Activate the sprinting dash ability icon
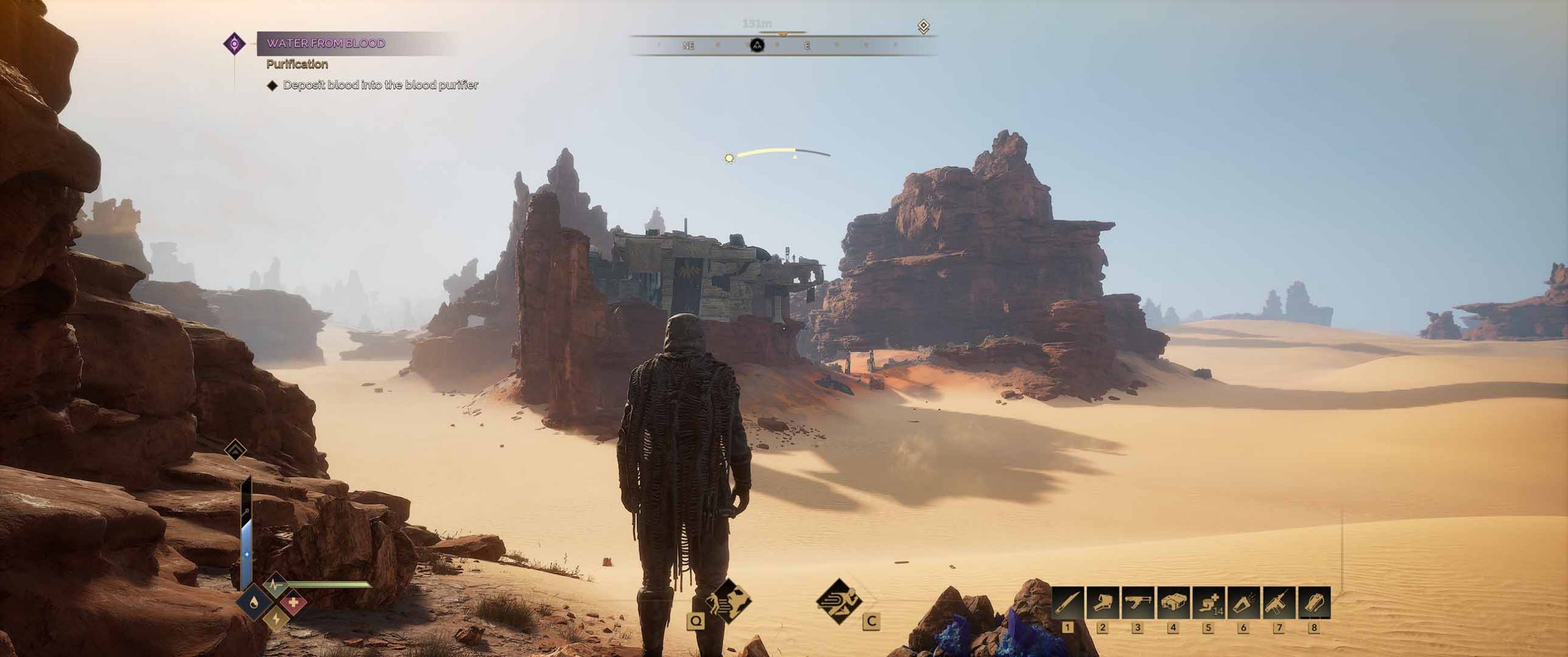1568x657 pixels. 839,601
